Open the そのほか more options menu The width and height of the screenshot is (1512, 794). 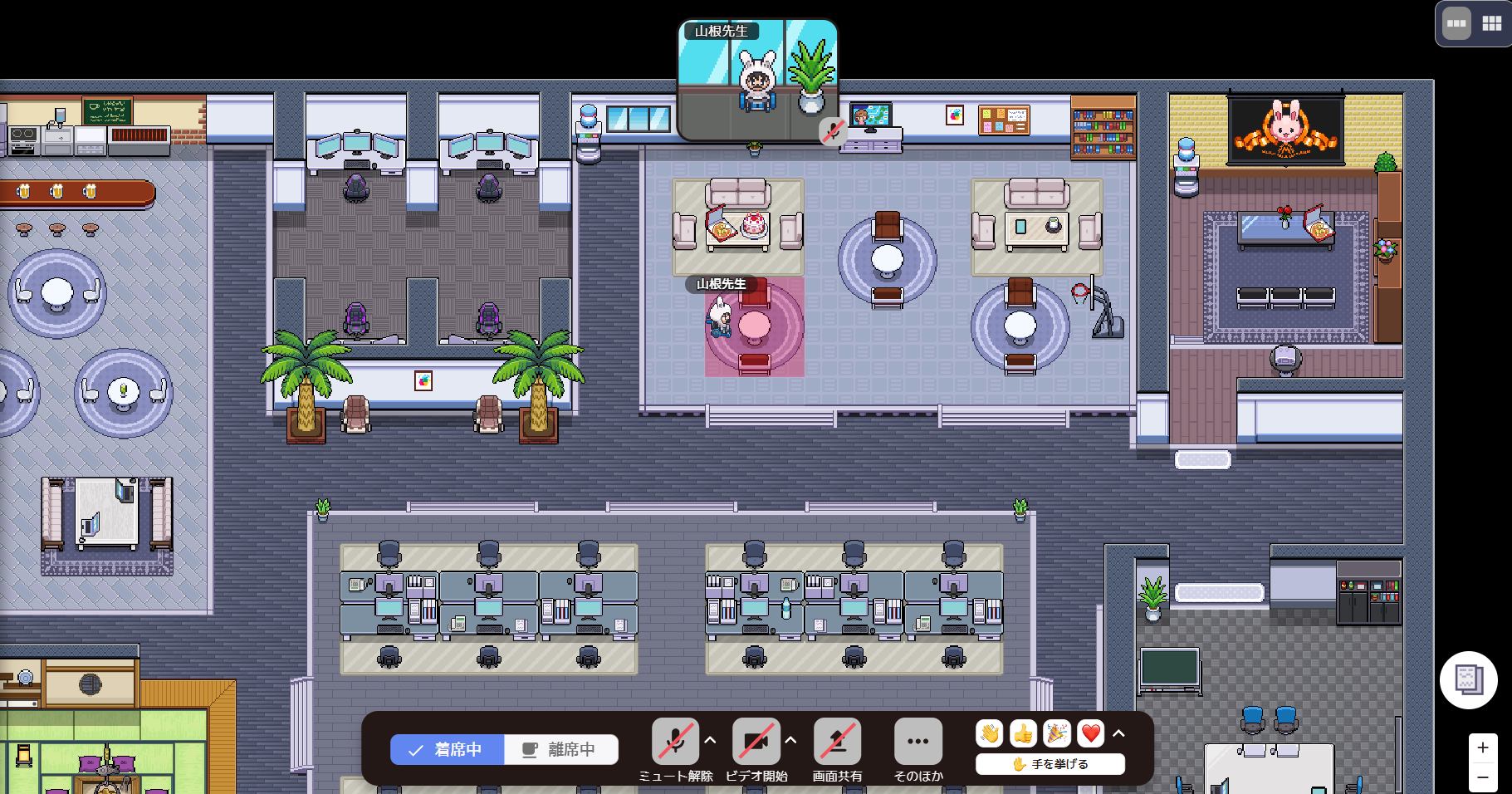(x=917, y=741)
